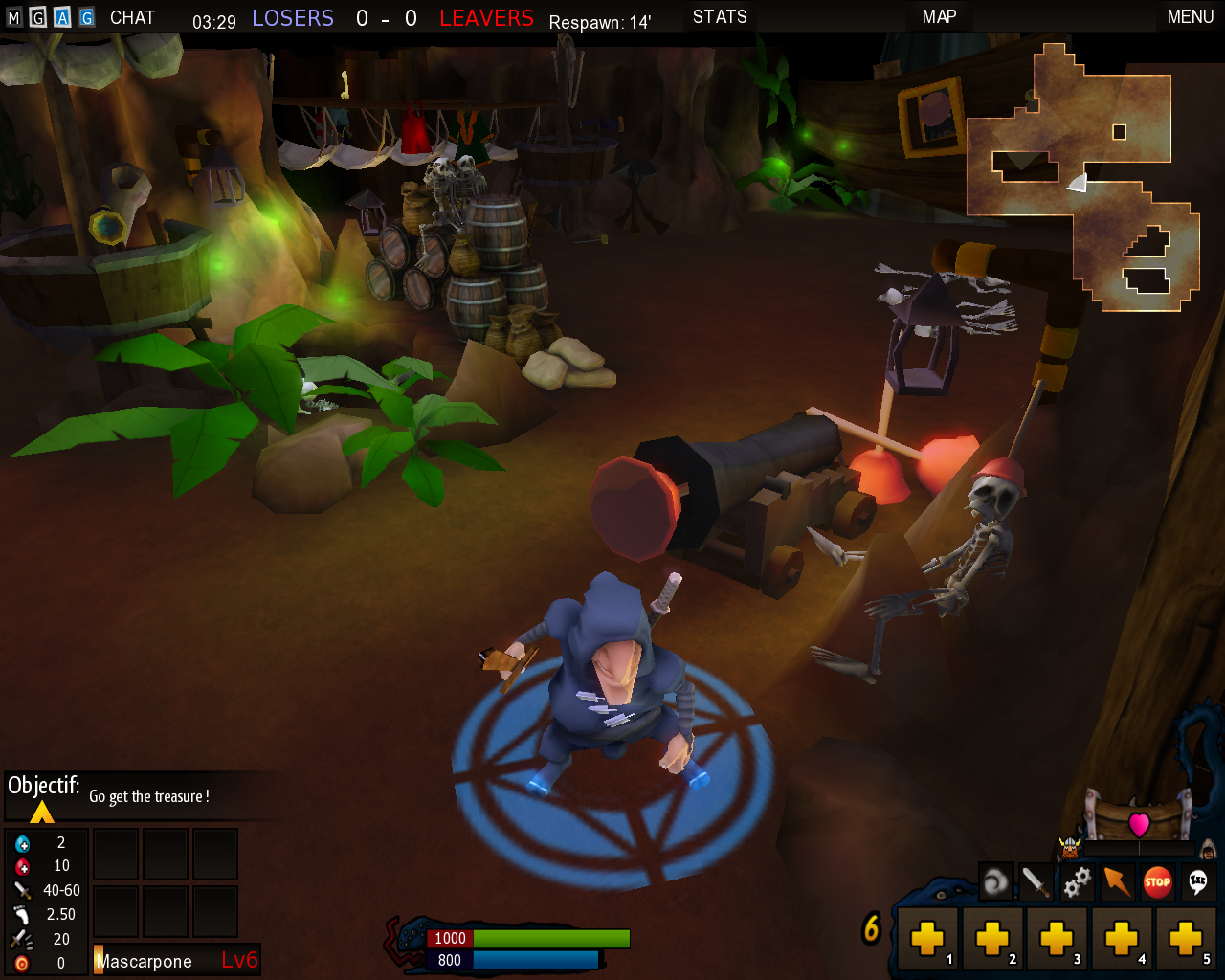Click the viking helmet portrait icon
The image size is (1225, 980).
point(1069,847)
